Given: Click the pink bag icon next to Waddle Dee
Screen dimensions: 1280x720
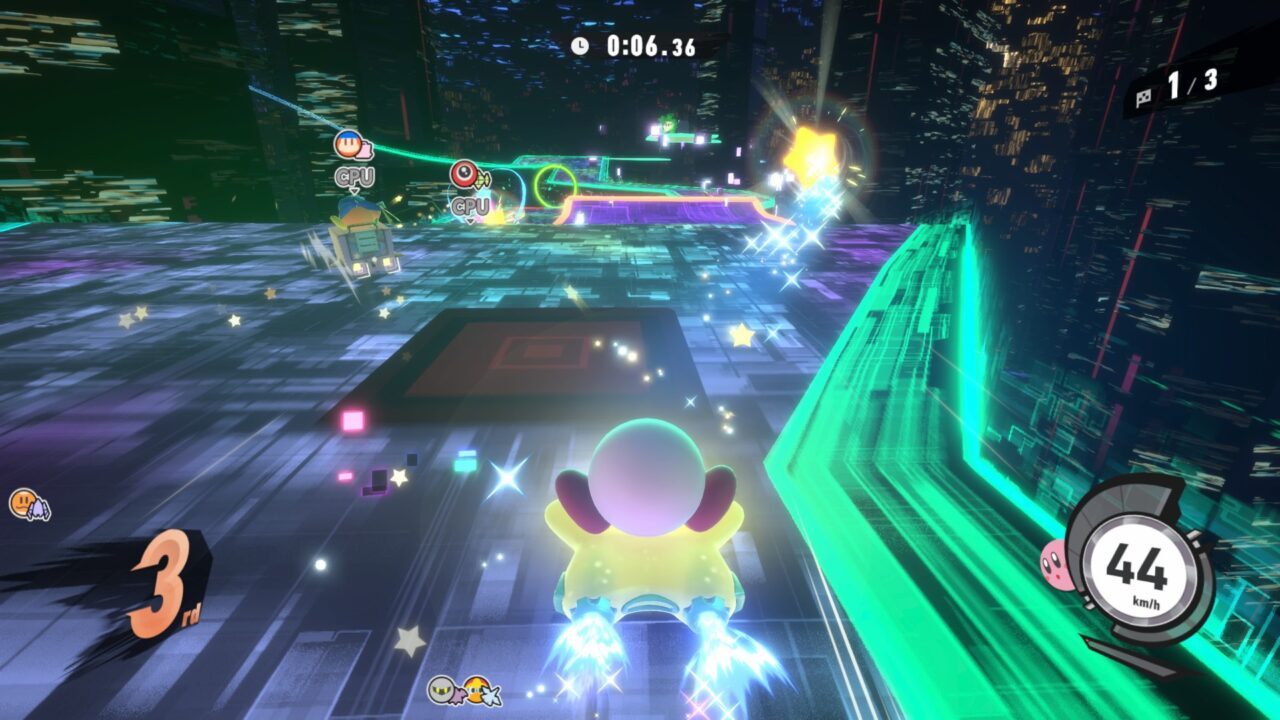Looking at the screenshot, I should [x=365, y=150].
